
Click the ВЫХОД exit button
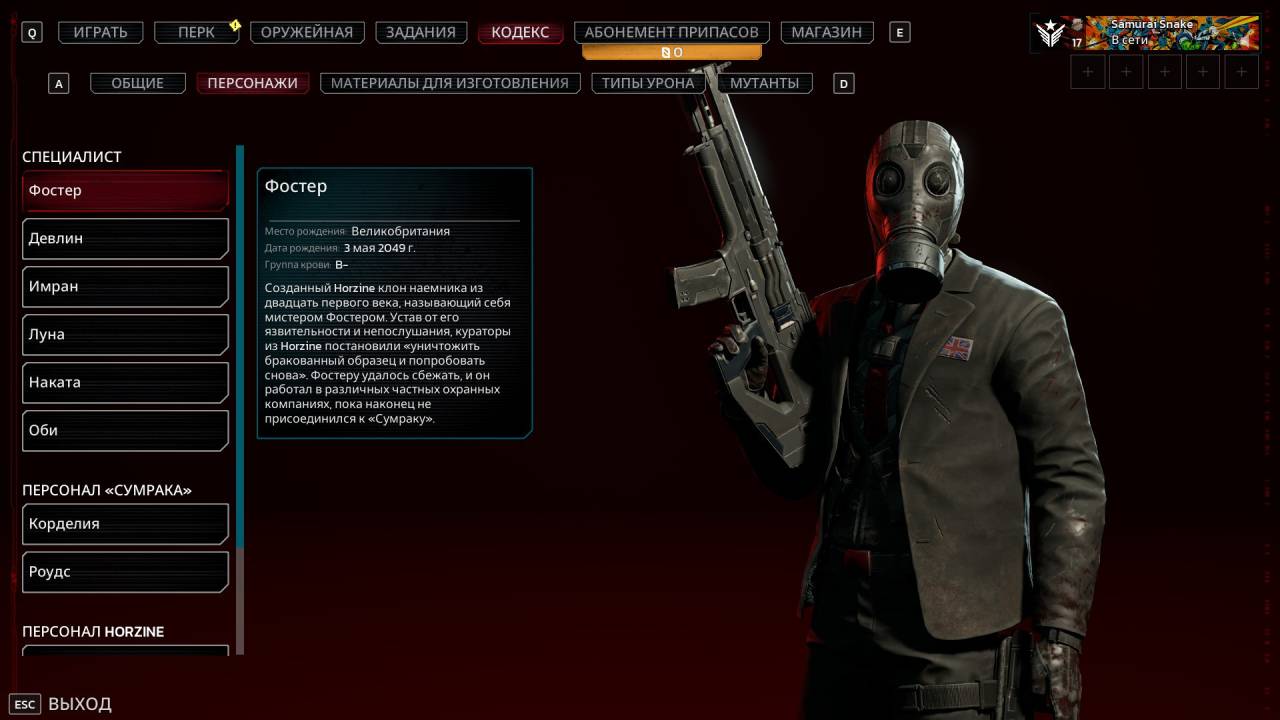point(79,704)
